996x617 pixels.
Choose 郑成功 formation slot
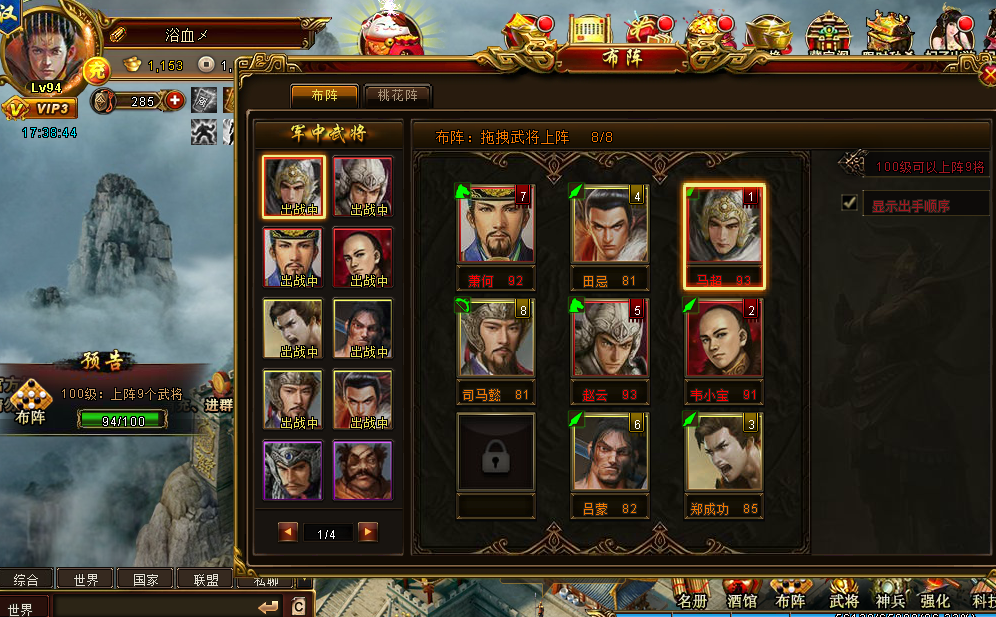[724, 453]
